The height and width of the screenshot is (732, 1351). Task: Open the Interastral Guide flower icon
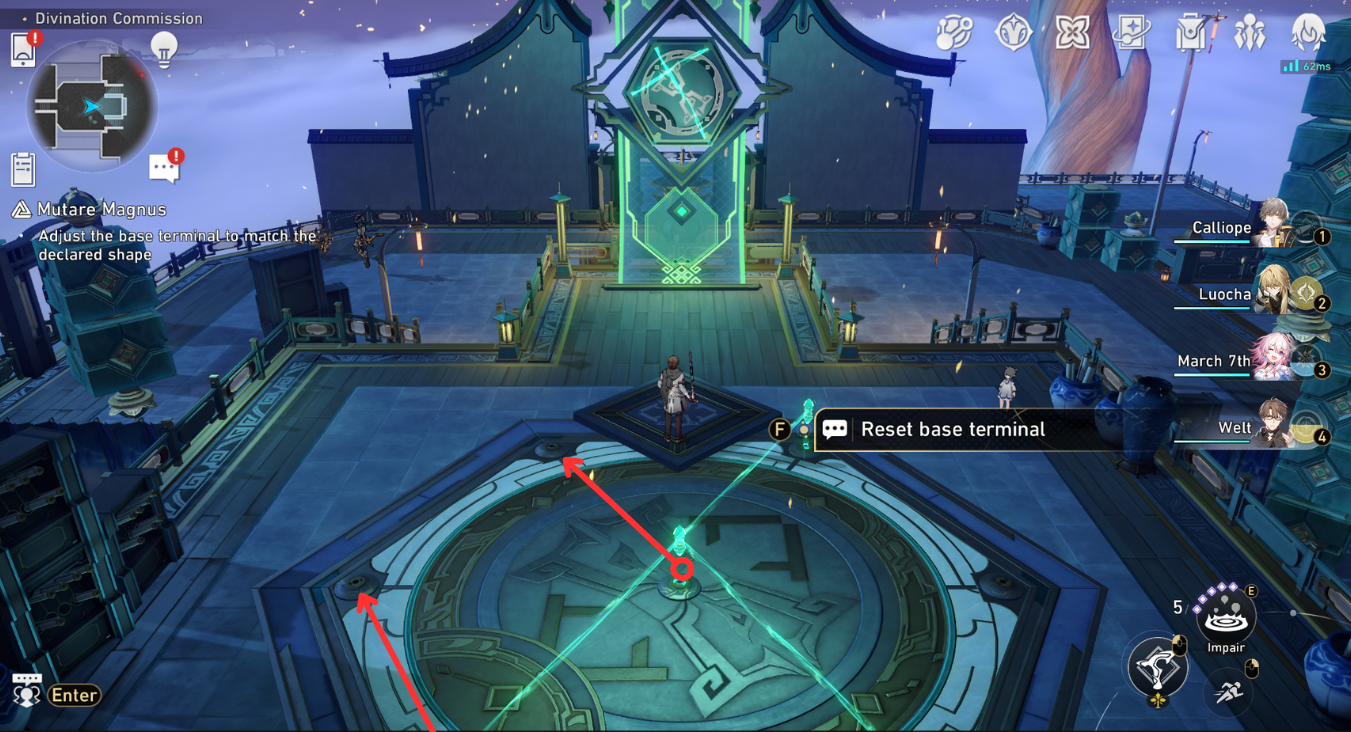(x=1072, y=32)
